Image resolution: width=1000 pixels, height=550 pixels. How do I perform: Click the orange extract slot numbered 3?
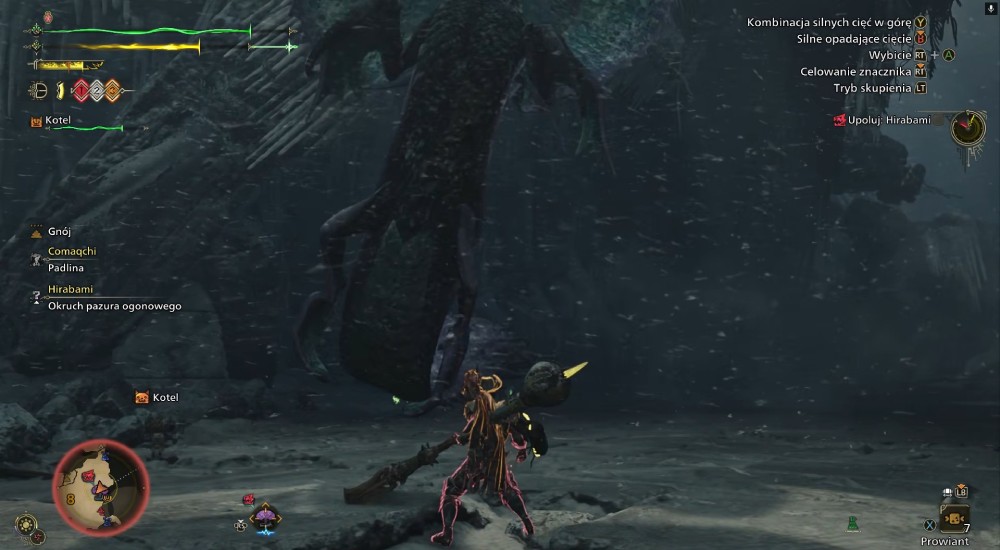[112, 91]
